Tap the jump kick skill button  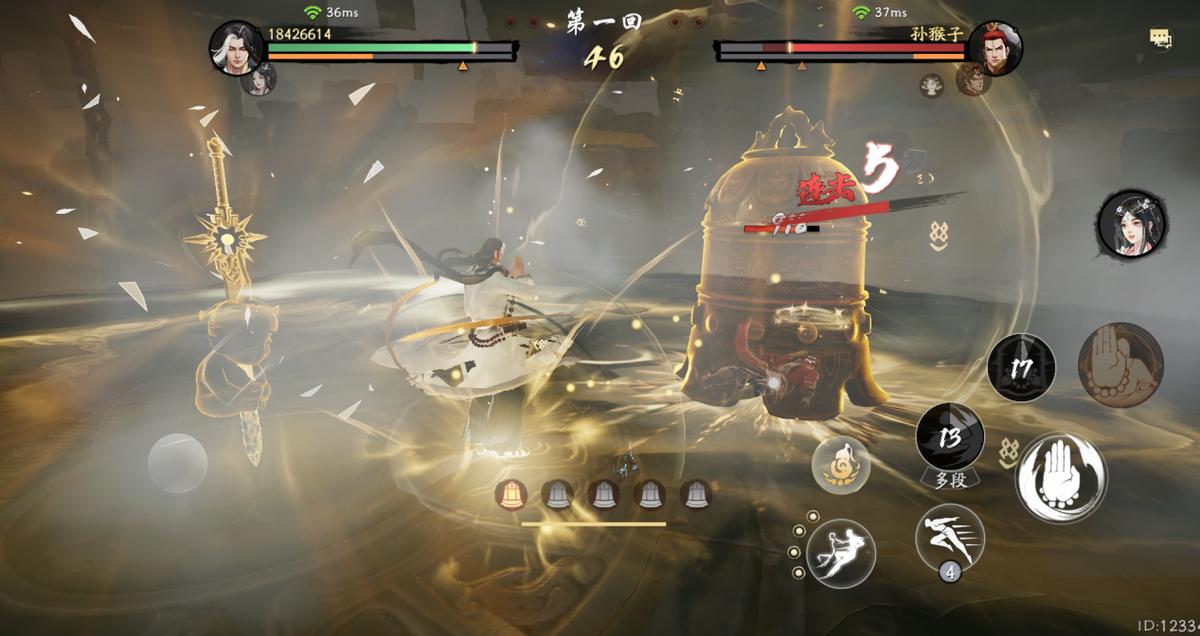pos(841,552)
